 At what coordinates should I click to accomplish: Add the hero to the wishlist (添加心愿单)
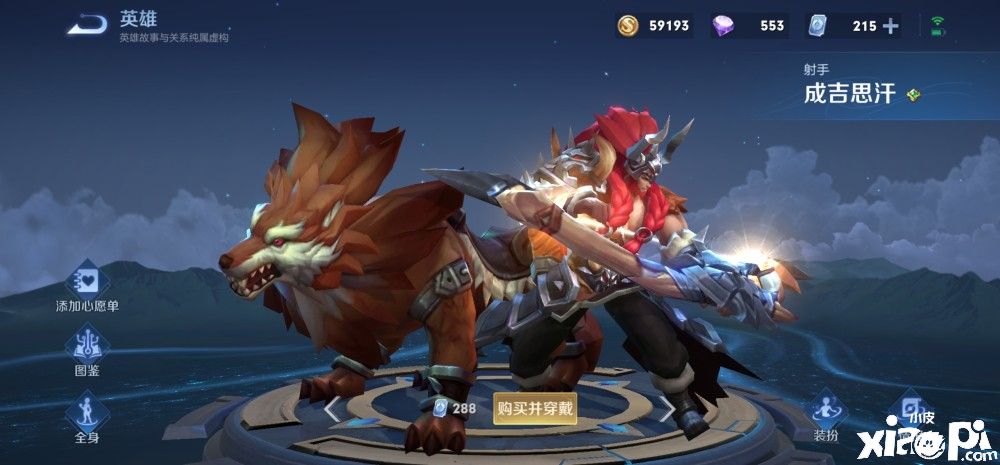coord(87,281)
